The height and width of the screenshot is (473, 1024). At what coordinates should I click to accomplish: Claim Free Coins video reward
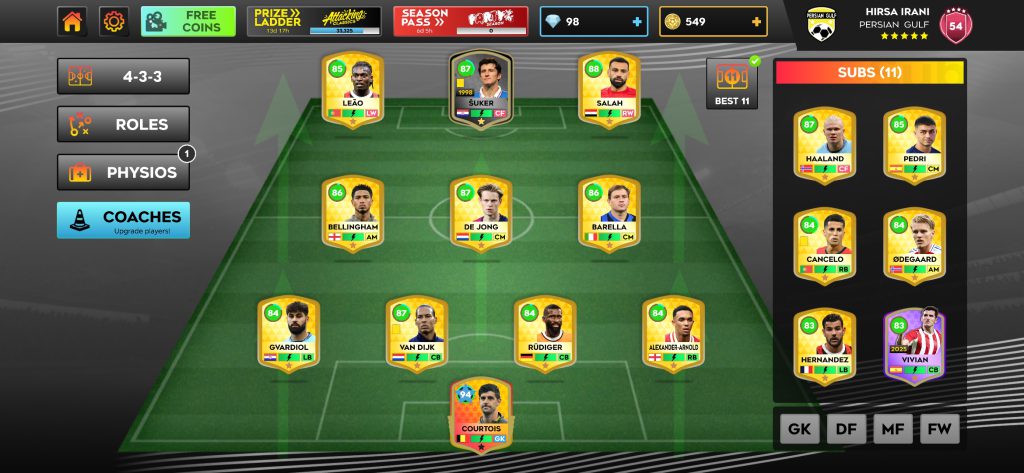tap(188, 21)
